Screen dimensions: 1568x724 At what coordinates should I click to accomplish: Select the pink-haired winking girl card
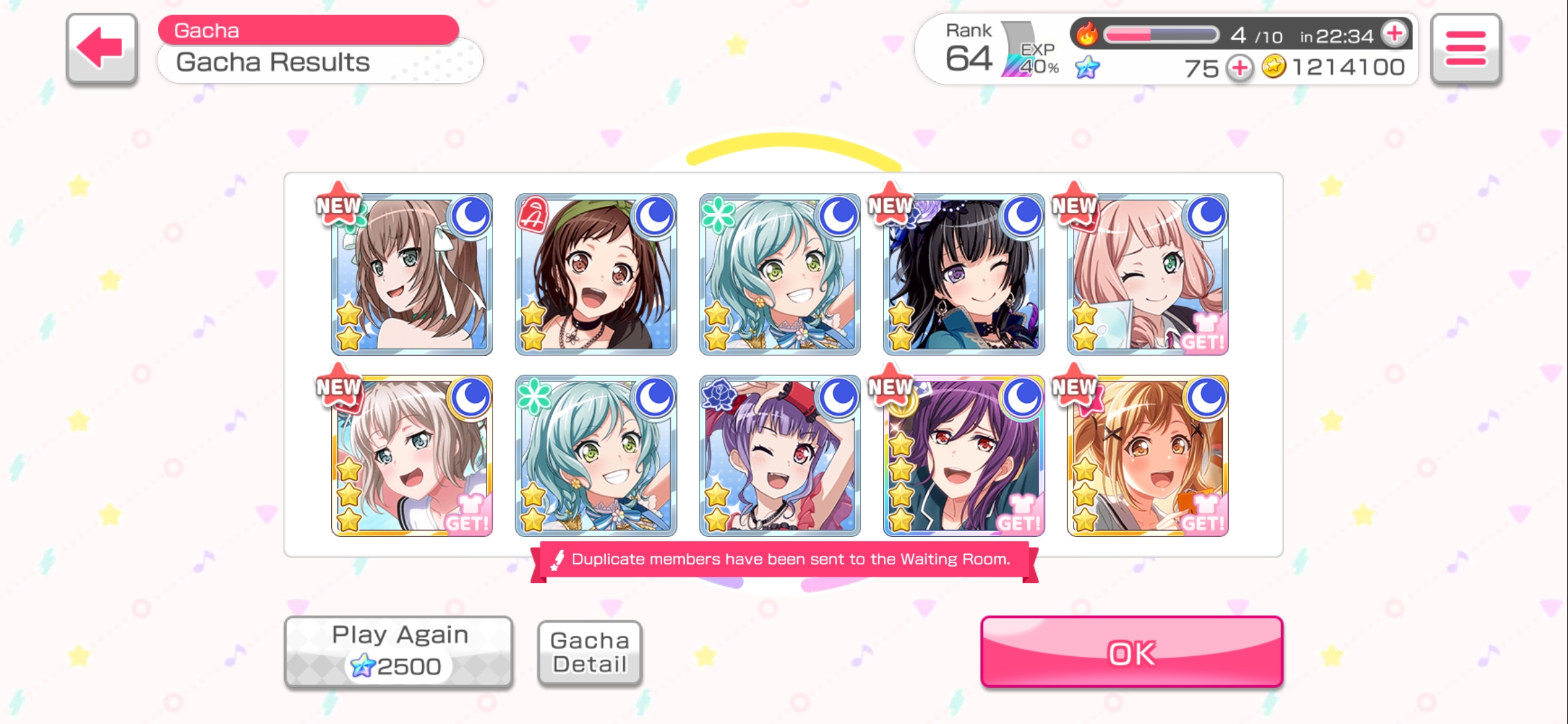1147,275
